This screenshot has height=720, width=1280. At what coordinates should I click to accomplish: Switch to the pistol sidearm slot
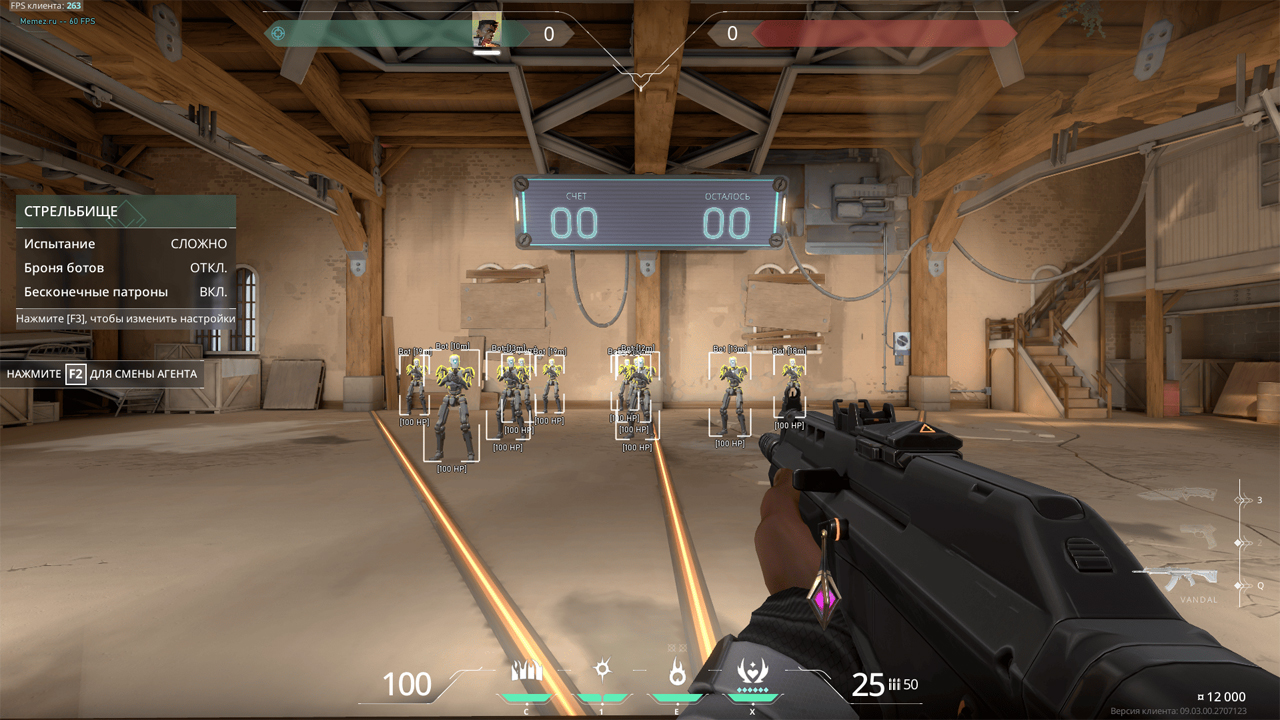click(x=1198, y=538)
